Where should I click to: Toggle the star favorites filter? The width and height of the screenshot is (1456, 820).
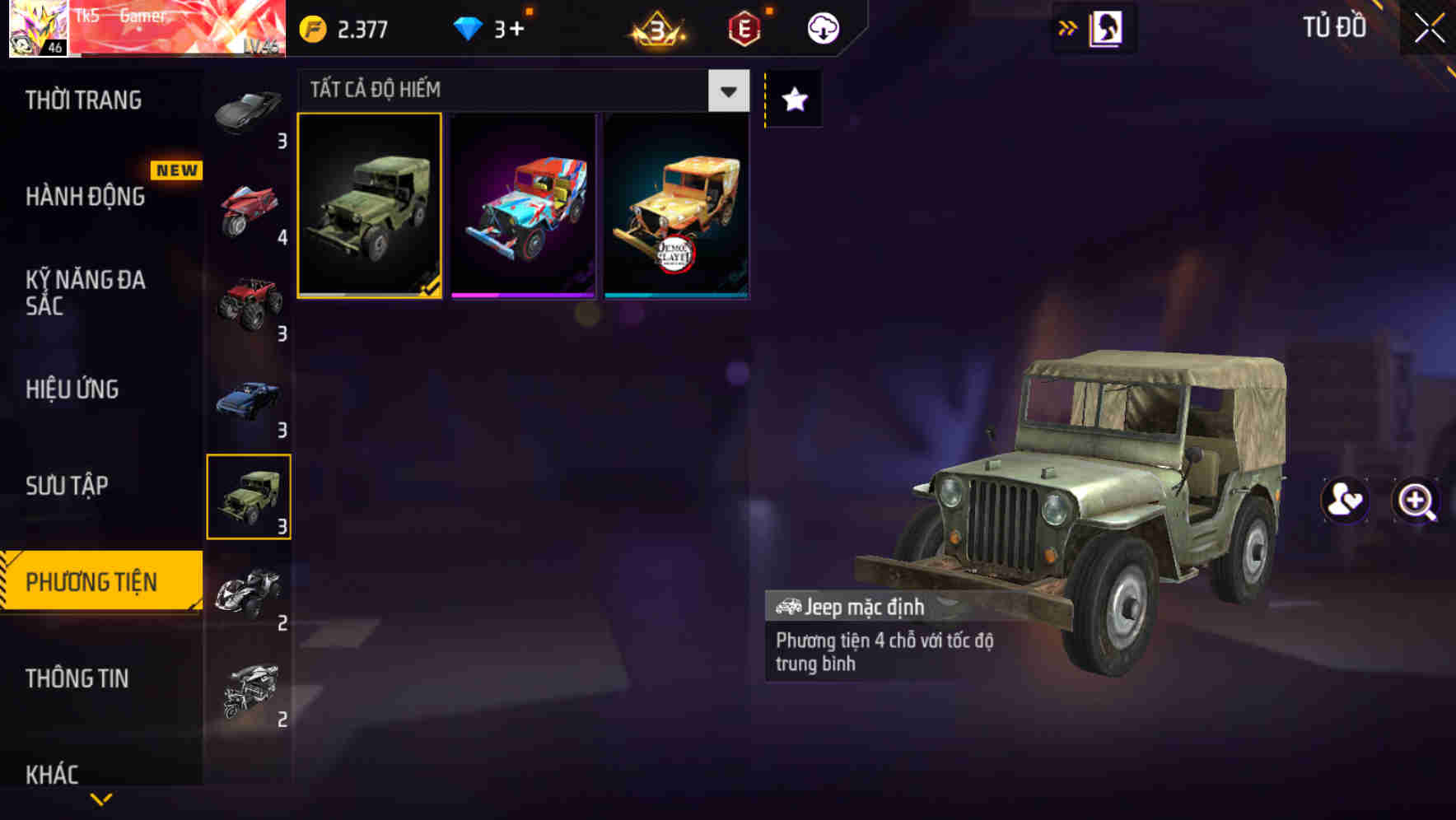click(x=793, y=100)
